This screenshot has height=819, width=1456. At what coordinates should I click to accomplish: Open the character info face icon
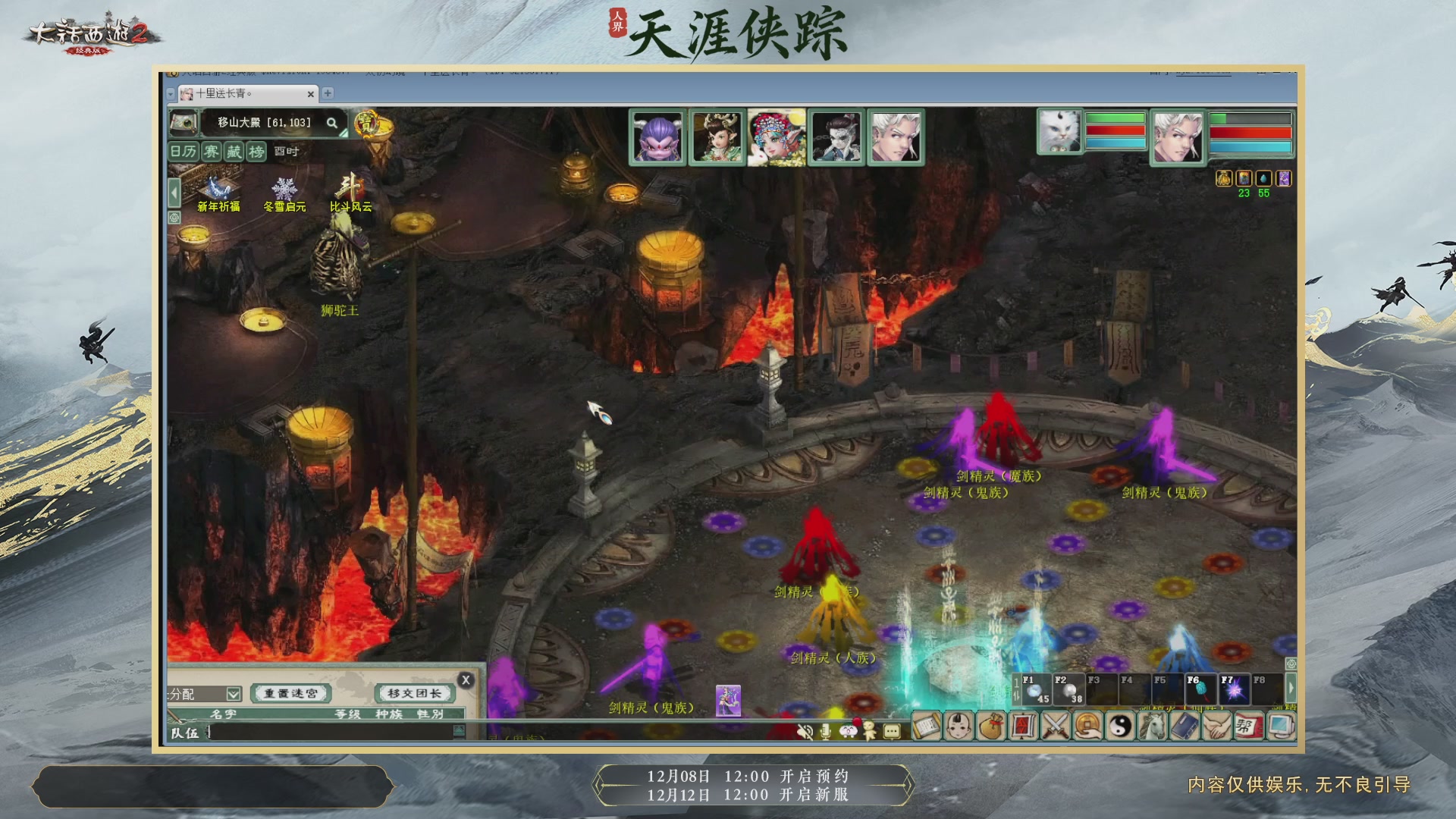pos(959,726)
